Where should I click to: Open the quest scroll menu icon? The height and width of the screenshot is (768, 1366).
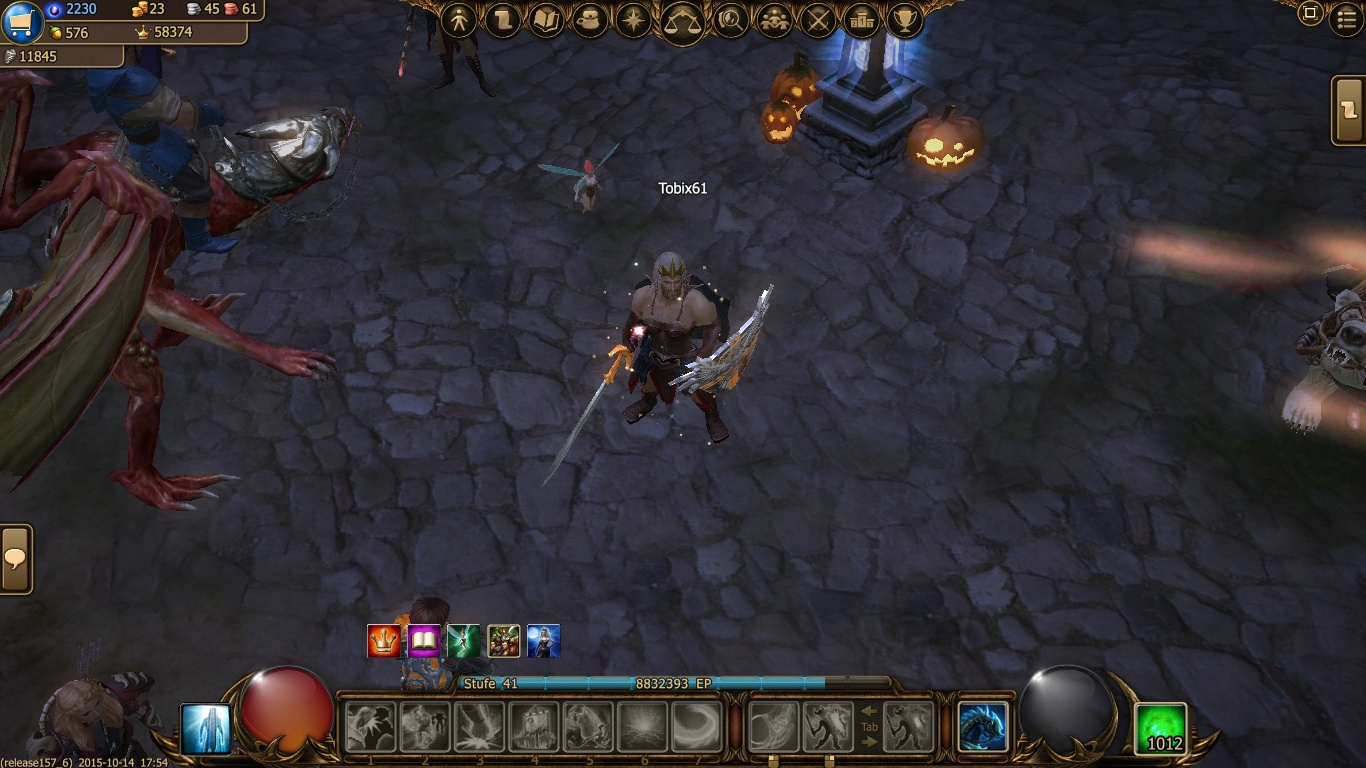(x=502, y=20)
